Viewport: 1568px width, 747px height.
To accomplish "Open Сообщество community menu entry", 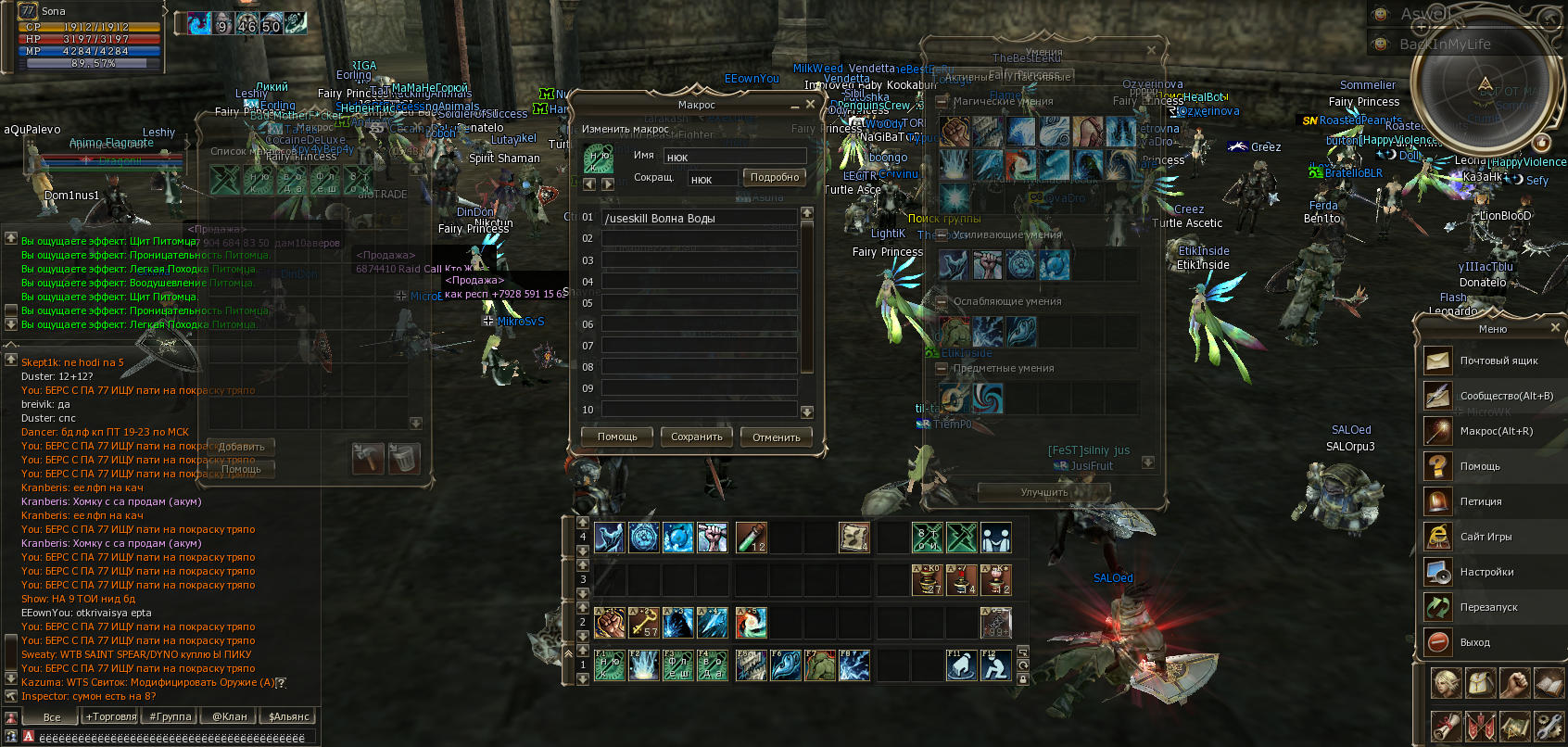I will pyautogui.click(x=1505, y=396).
